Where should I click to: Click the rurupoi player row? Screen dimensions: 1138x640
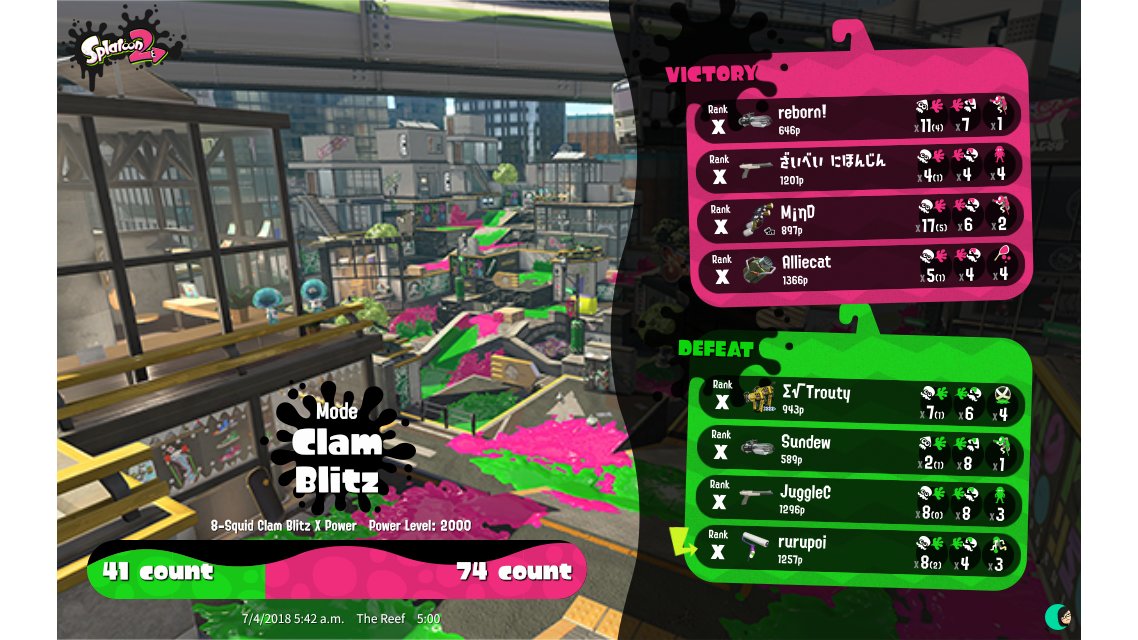(858, 550)
